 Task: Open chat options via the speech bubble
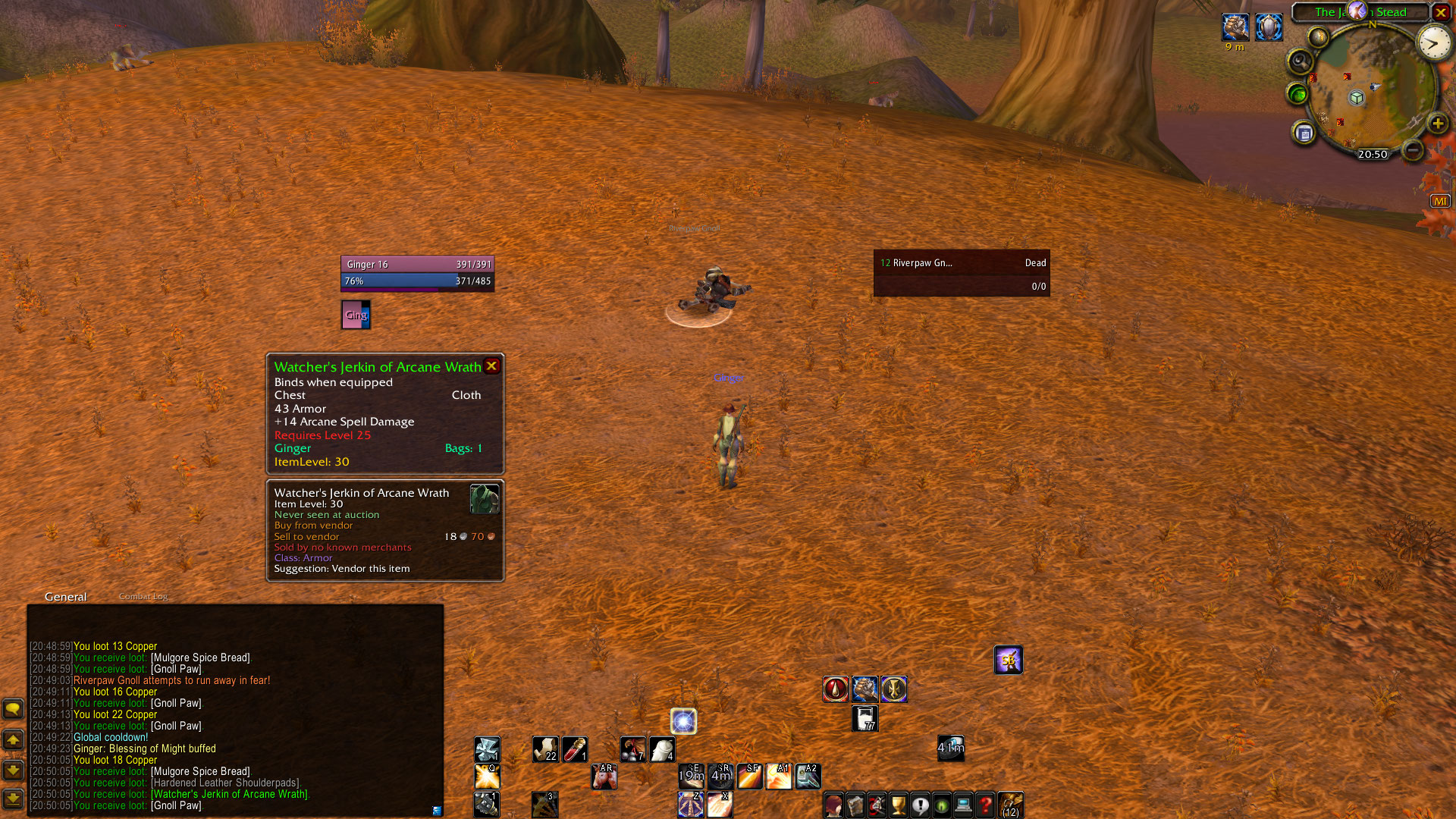click(x=13, y=710)
